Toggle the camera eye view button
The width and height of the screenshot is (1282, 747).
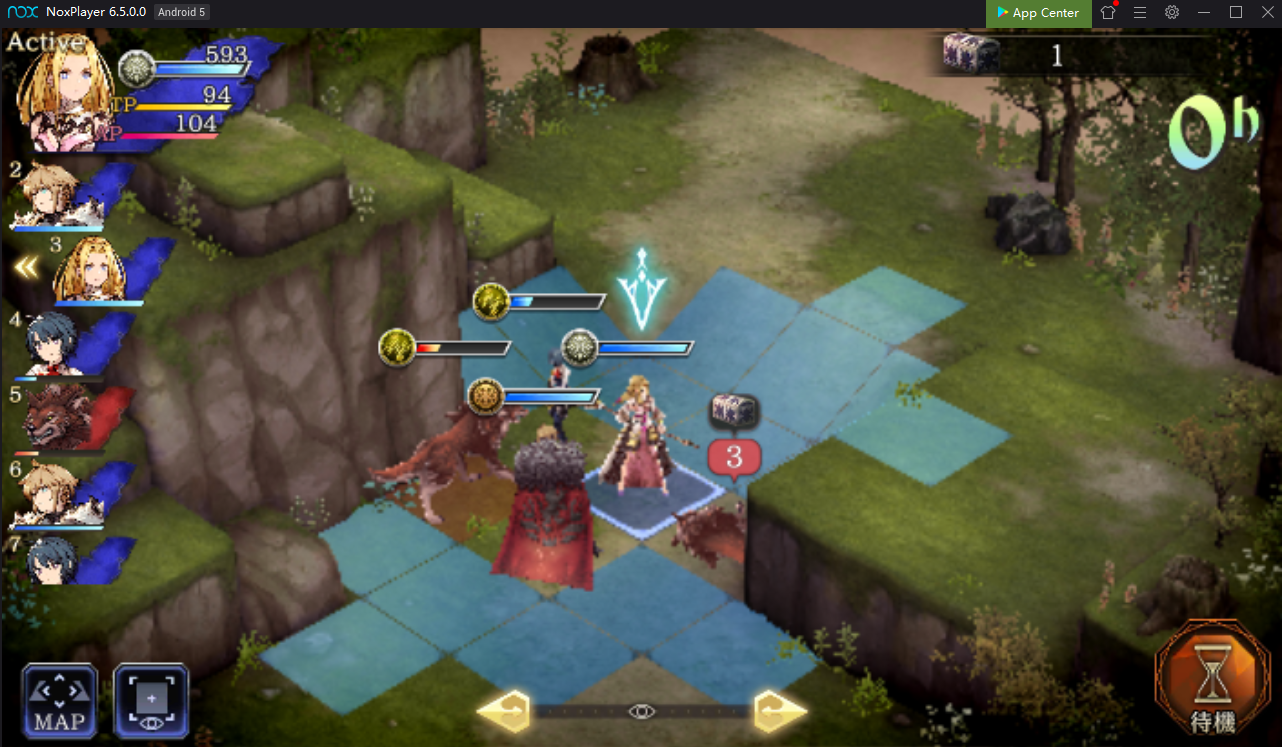tap(151, 701)
